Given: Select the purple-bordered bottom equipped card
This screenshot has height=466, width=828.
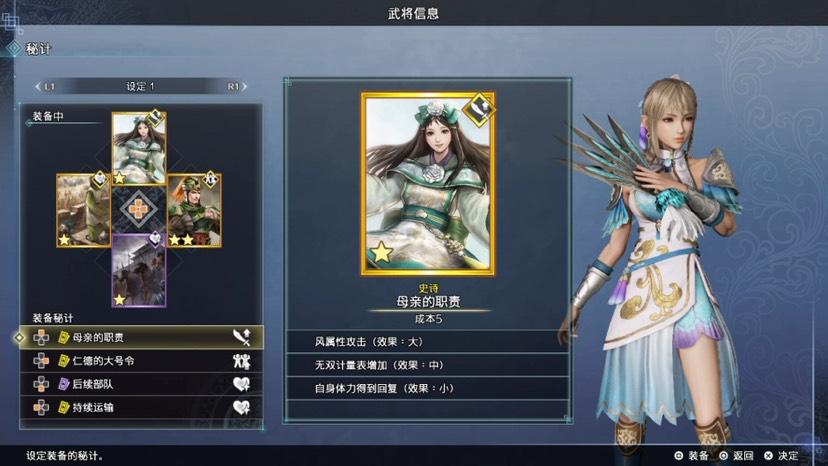Looking at the screenshot, I should tap(139, 269).
